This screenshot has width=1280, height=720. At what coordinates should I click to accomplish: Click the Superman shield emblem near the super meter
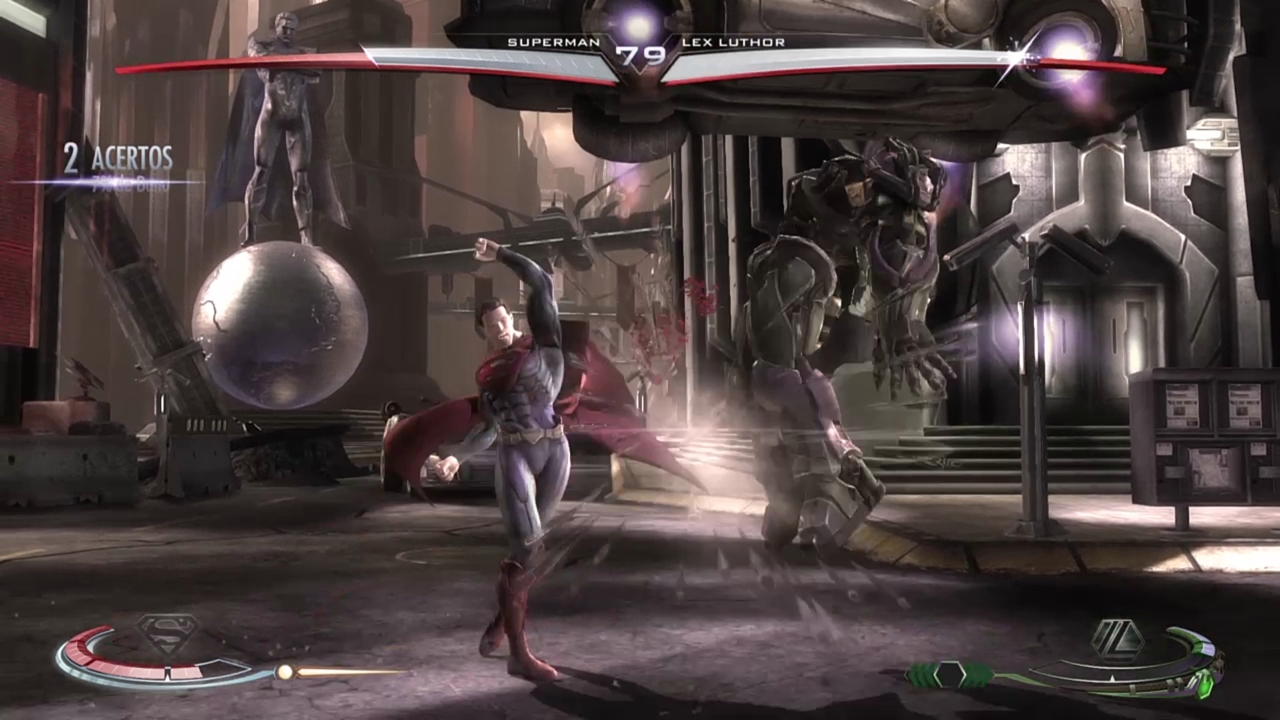(166, 631)
